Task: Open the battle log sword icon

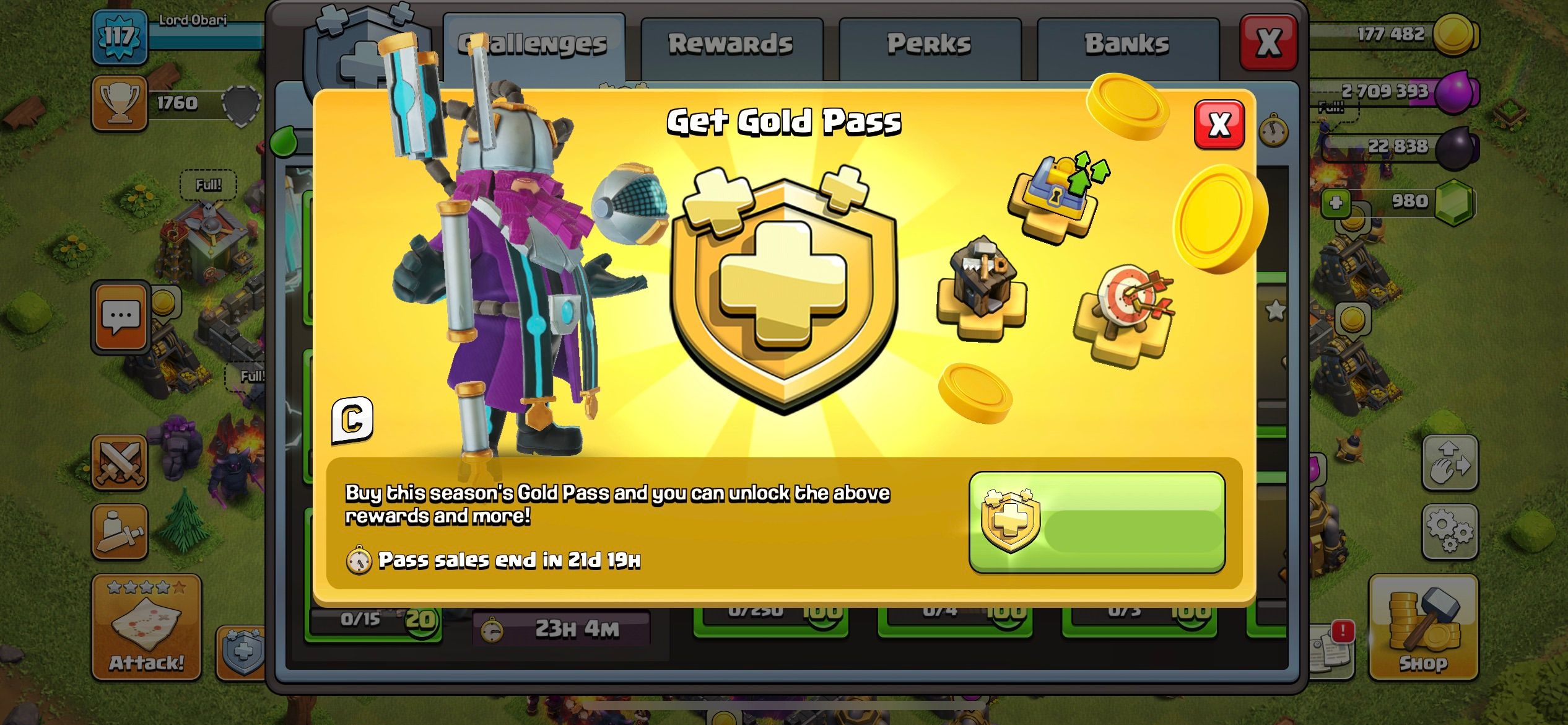Action: (x=120, y=530)
